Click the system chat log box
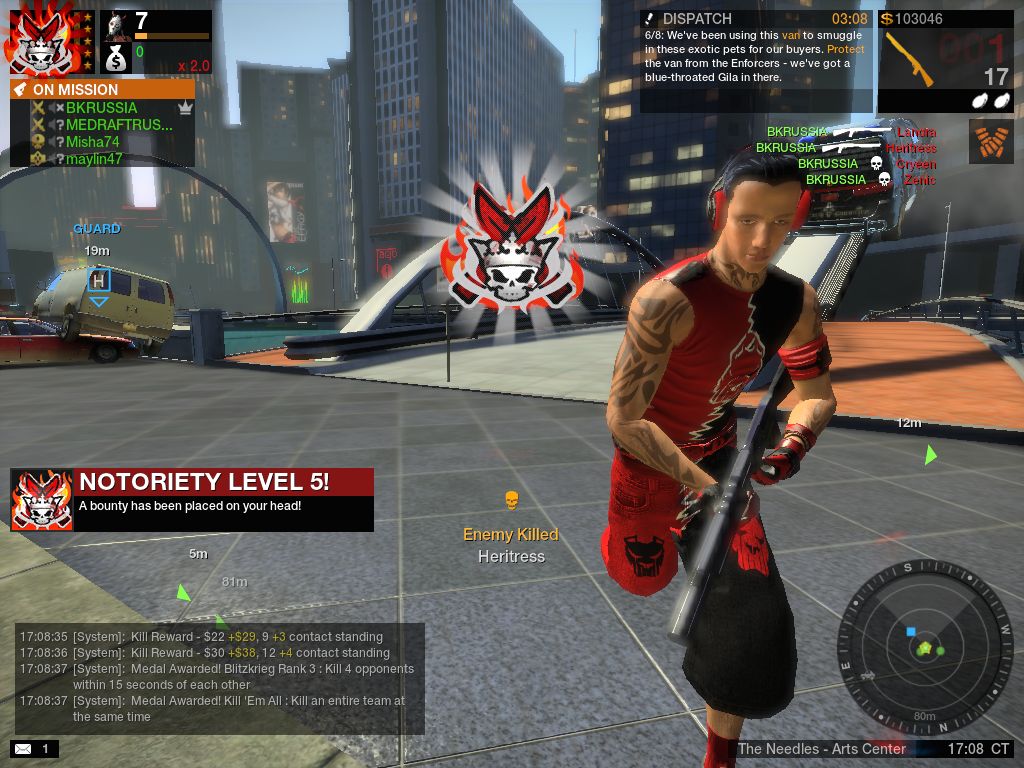Viewport: 1024px width, 768px height. click(x=220, y=678)
